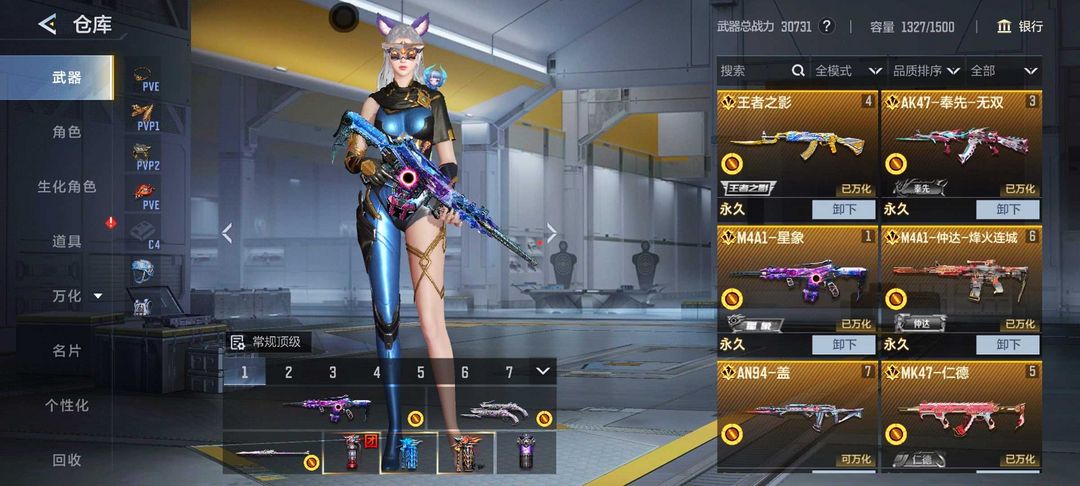Open the 品质排序 sort dropdown

pyautogui.click(x=926, y=71)
